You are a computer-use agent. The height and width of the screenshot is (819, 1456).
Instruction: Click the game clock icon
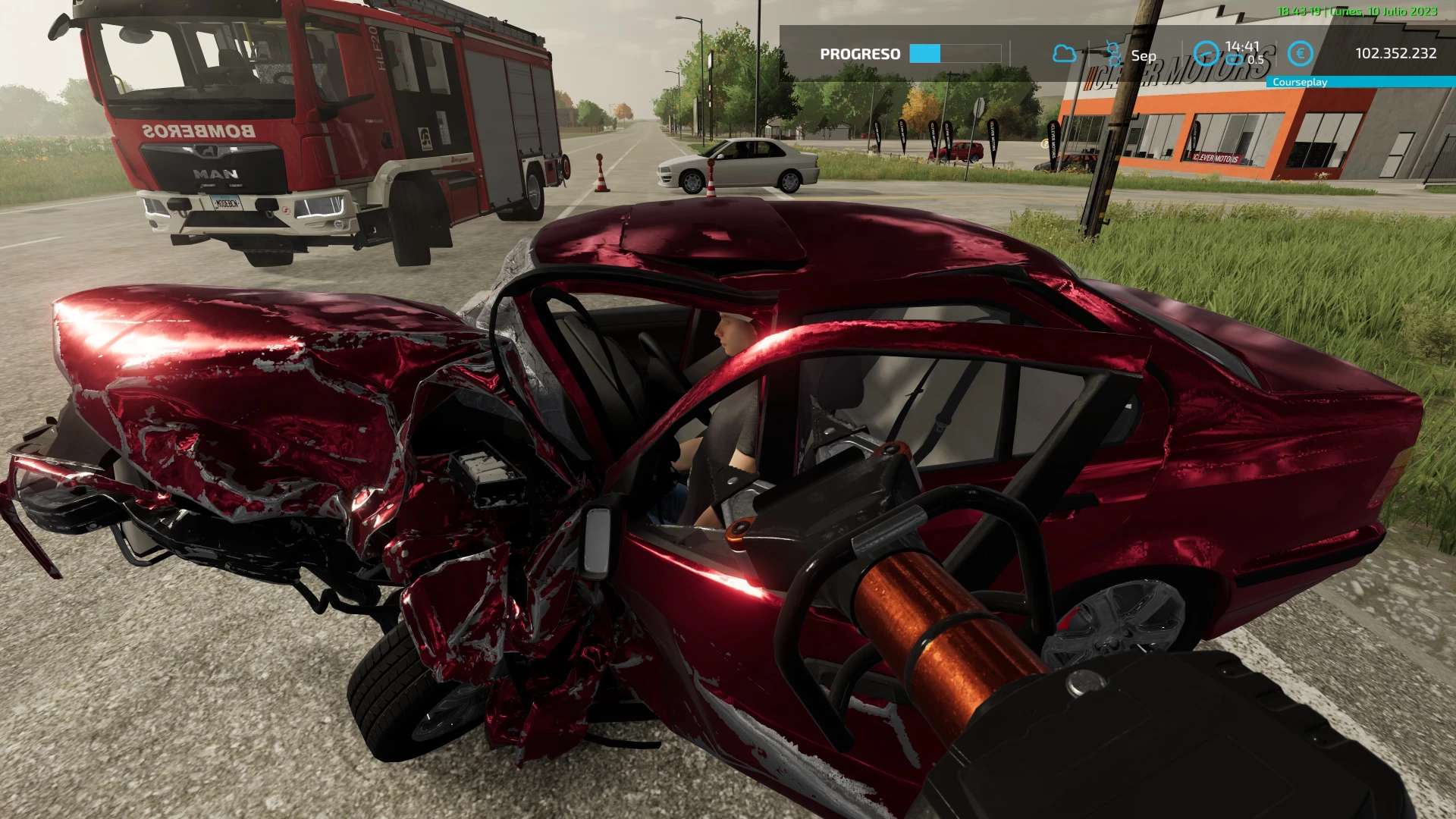[1206, 54]
